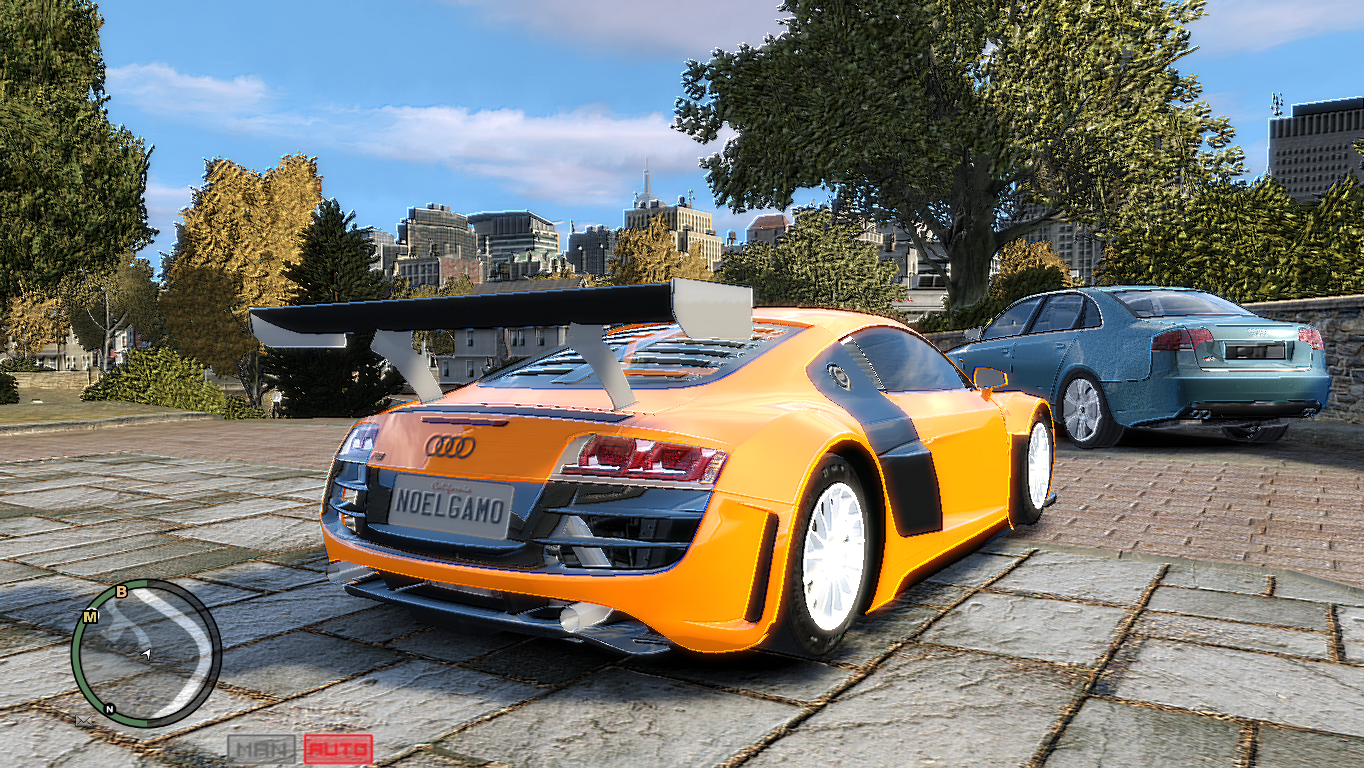Screen dimensions: 1364x768
Task: Select the yellow B blip on the minimap
Action: click(121, 591)
